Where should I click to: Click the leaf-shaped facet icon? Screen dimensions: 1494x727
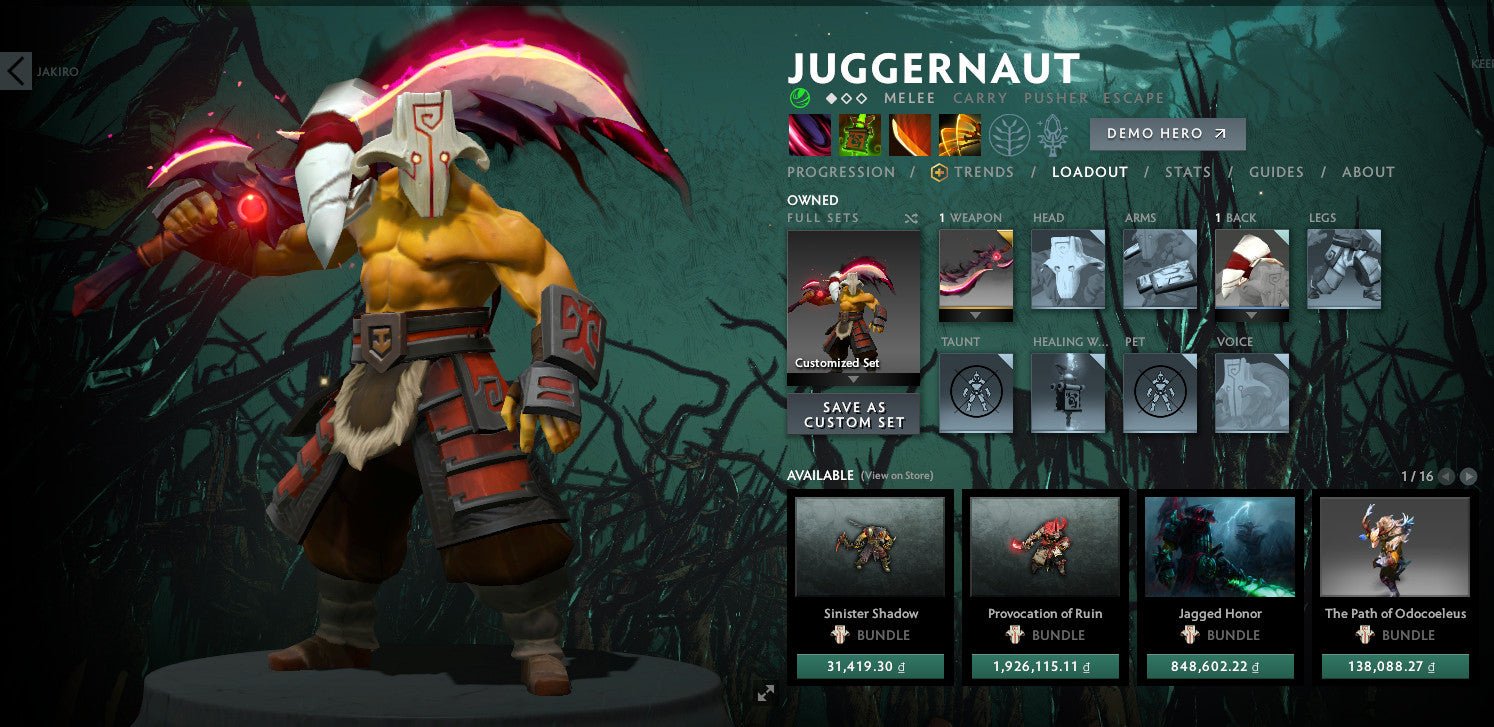click(1008, 134)
